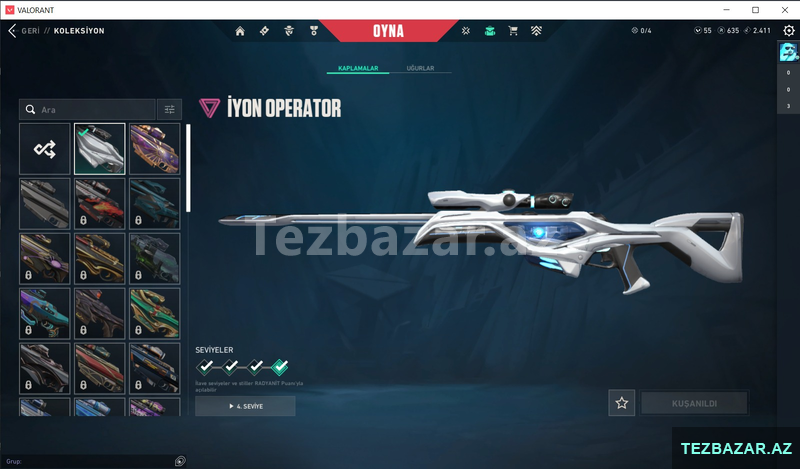Select the random shuffle skin tile
Viewport: 800px width, 469px height.
pyautogui.click(x=45, y=149)
